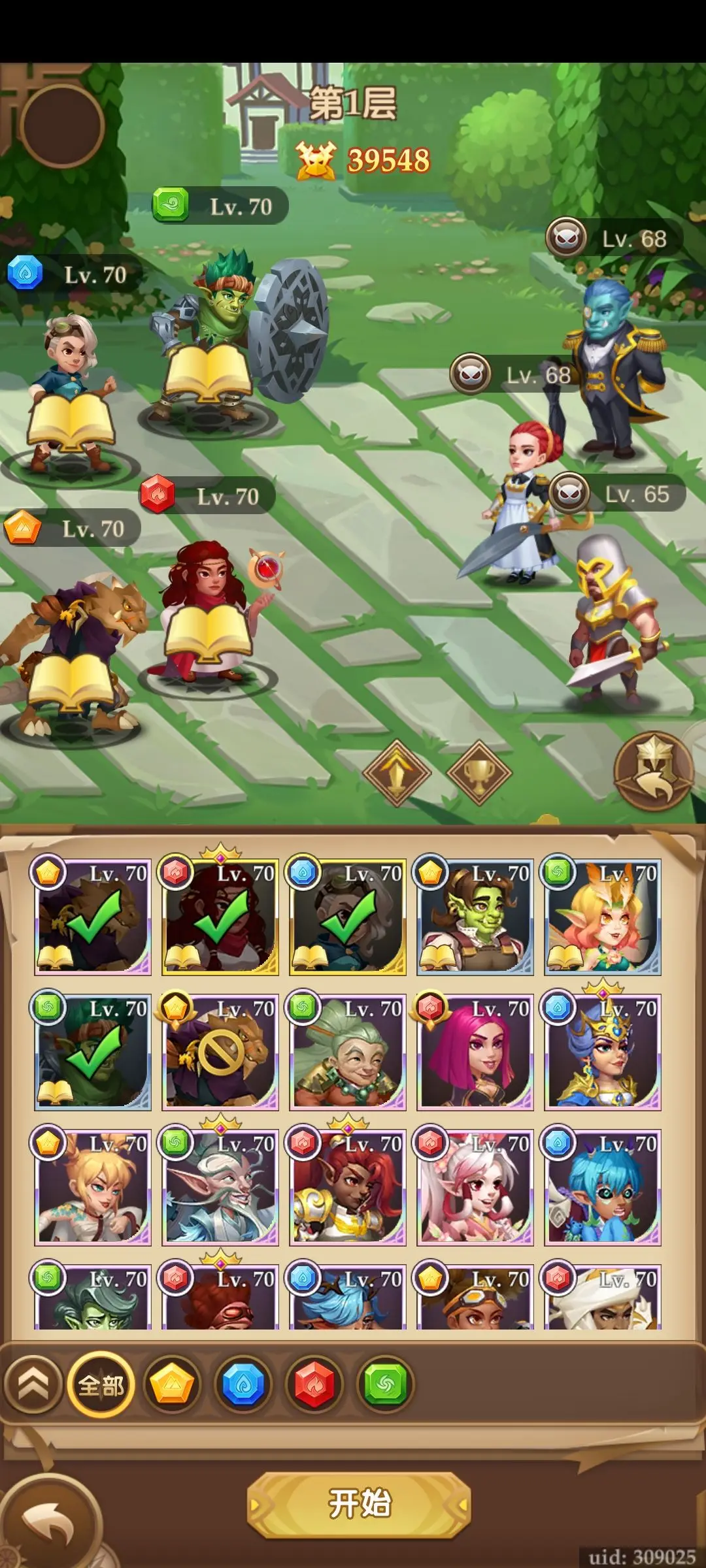Pick the pink-haired woman hero card
The image size is (706, 1568).
(475, 1053)
